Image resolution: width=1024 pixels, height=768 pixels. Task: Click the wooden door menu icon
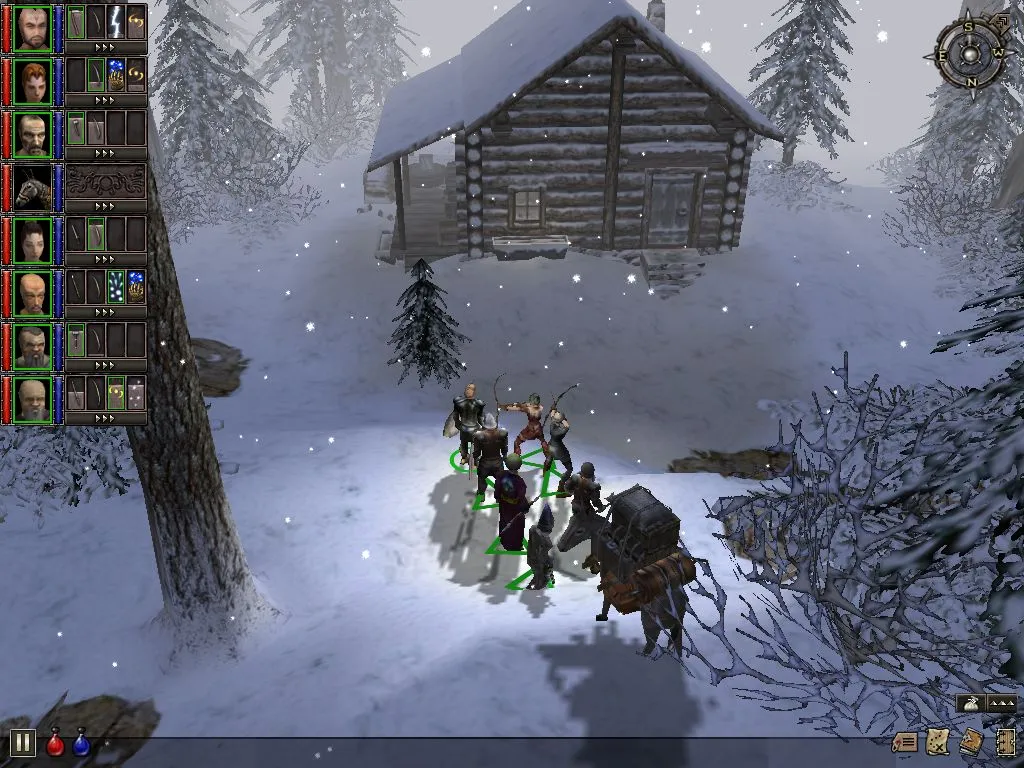click(x=1005, y=742)
